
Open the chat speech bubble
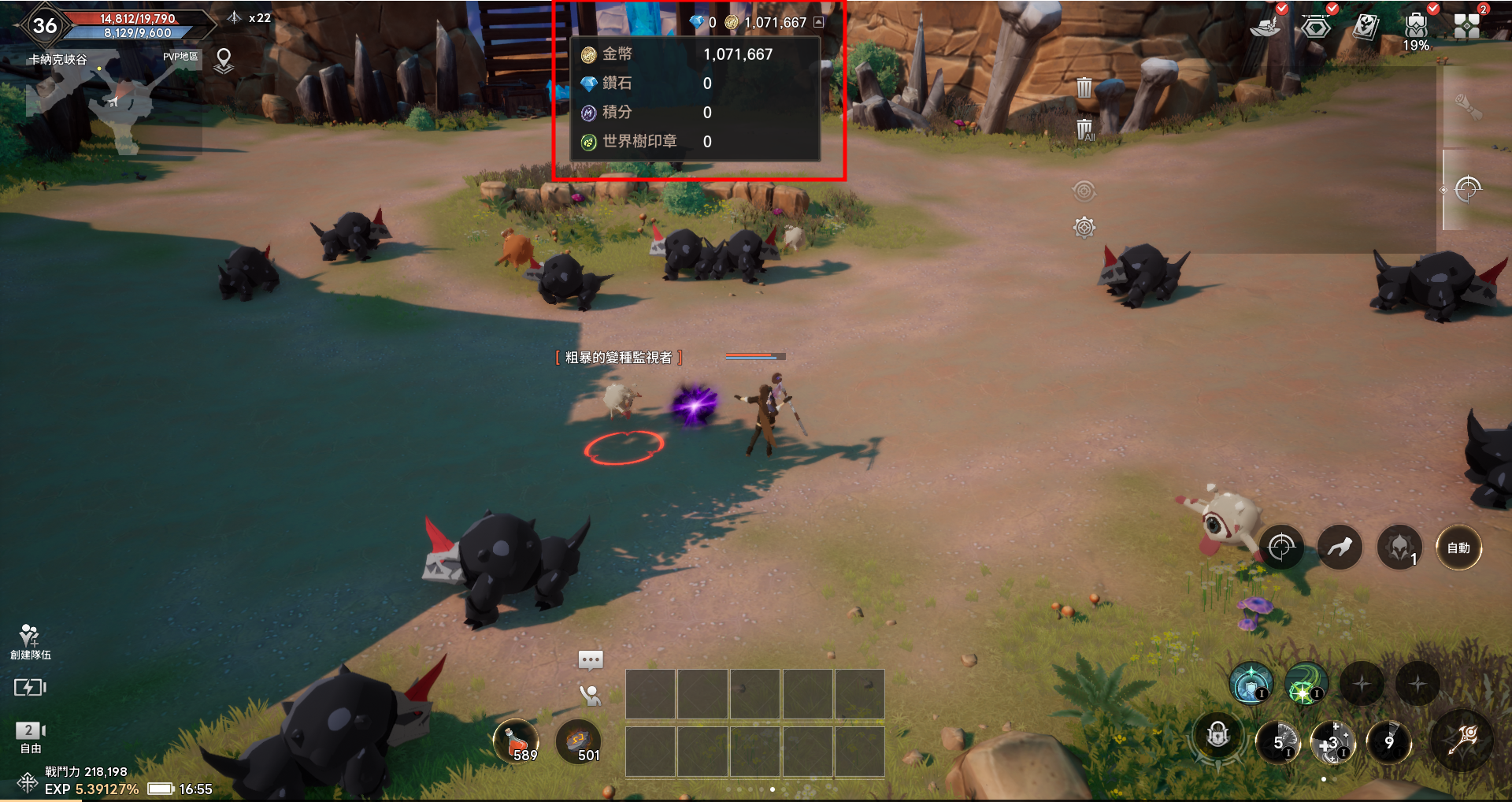pos(591,659)
